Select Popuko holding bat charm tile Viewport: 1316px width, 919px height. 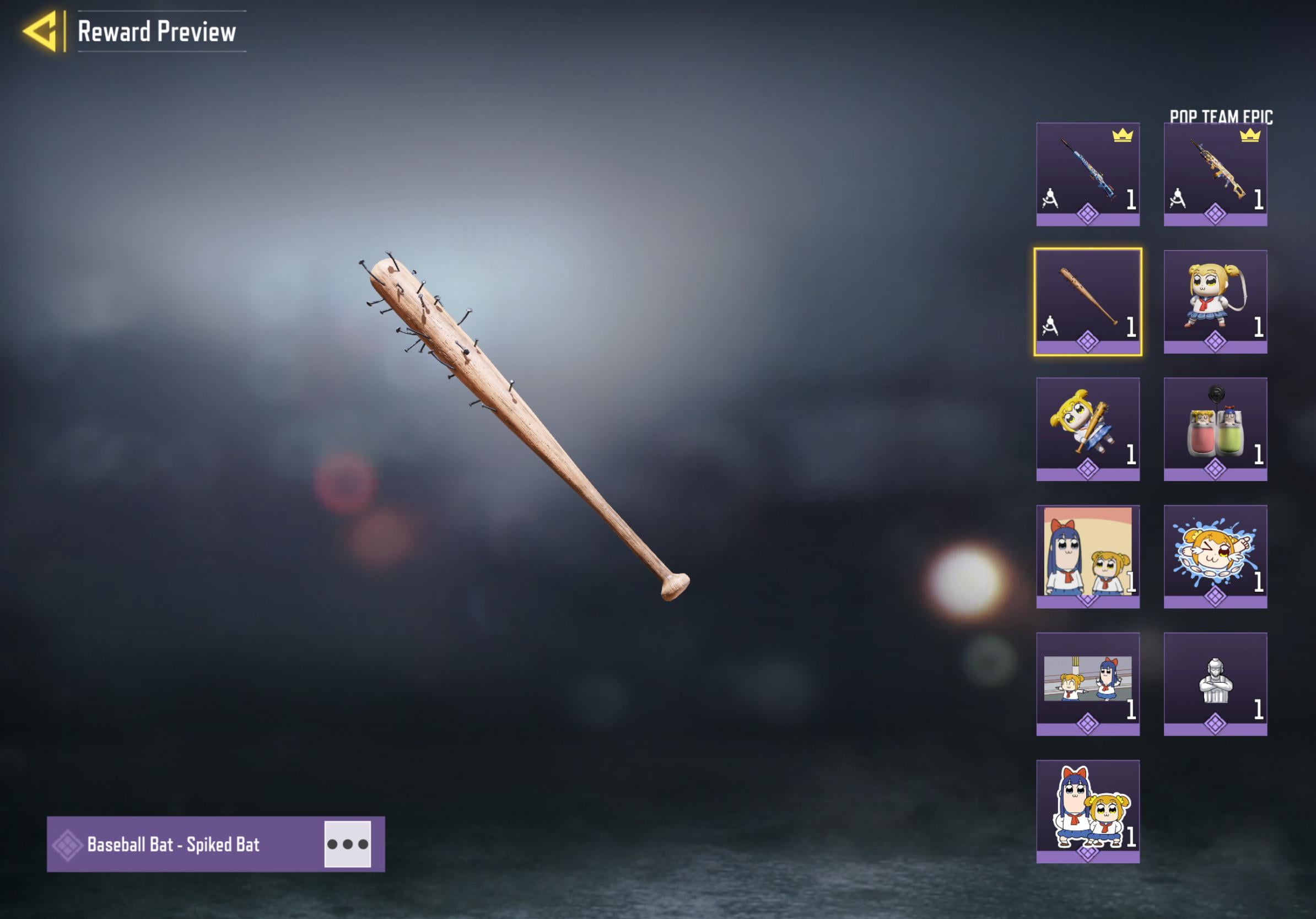coord(1087,429)
